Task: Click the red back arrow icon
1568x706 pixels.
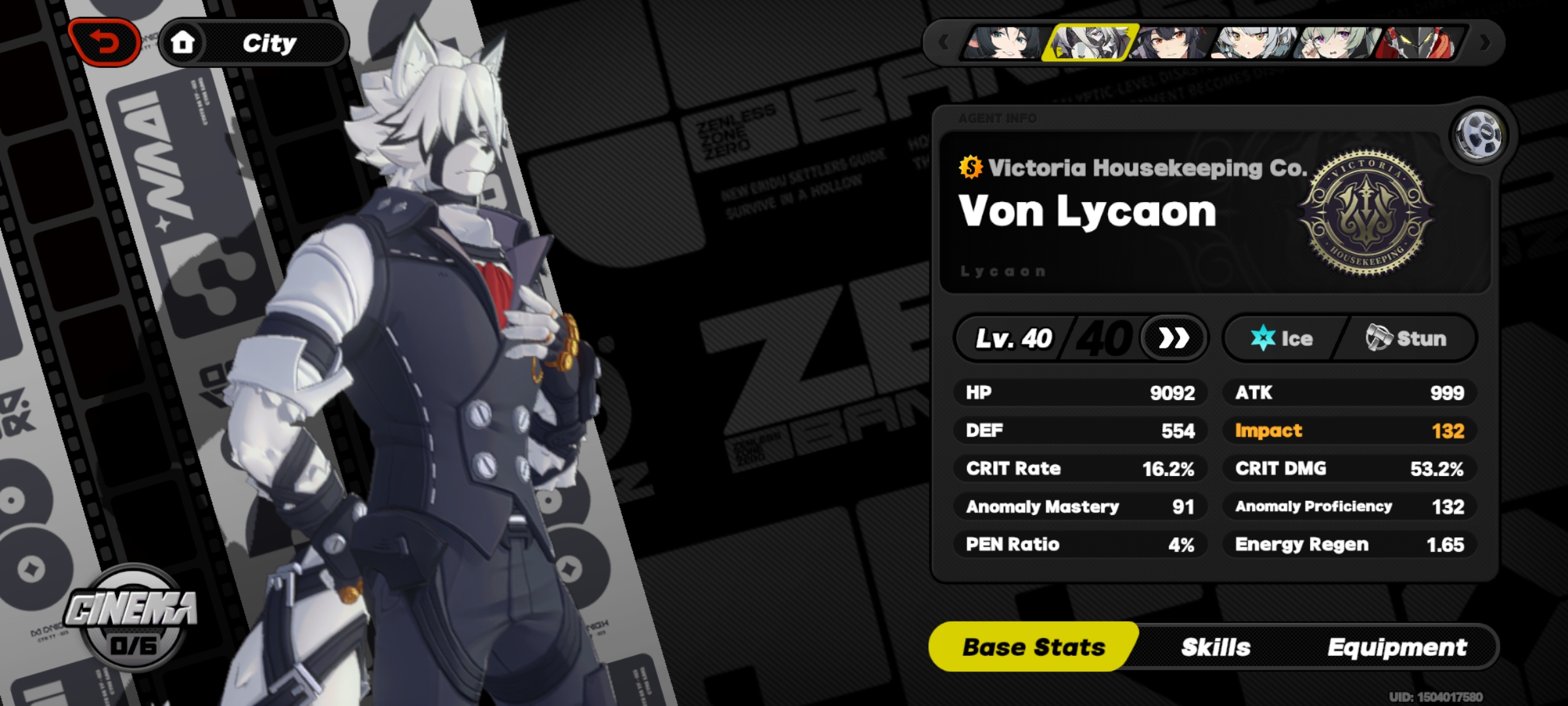Action: click(x=105, y=42)
